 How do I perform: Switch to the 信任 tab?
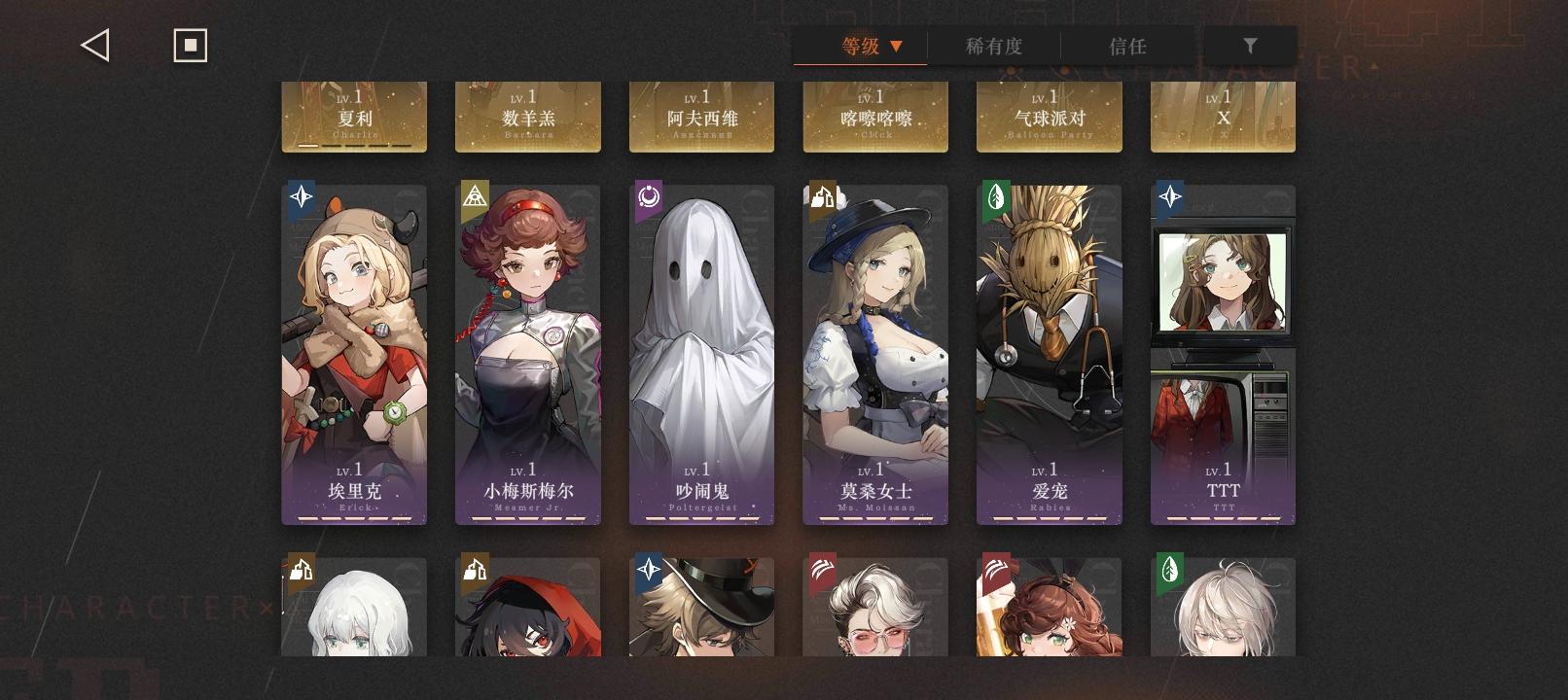1128,45
